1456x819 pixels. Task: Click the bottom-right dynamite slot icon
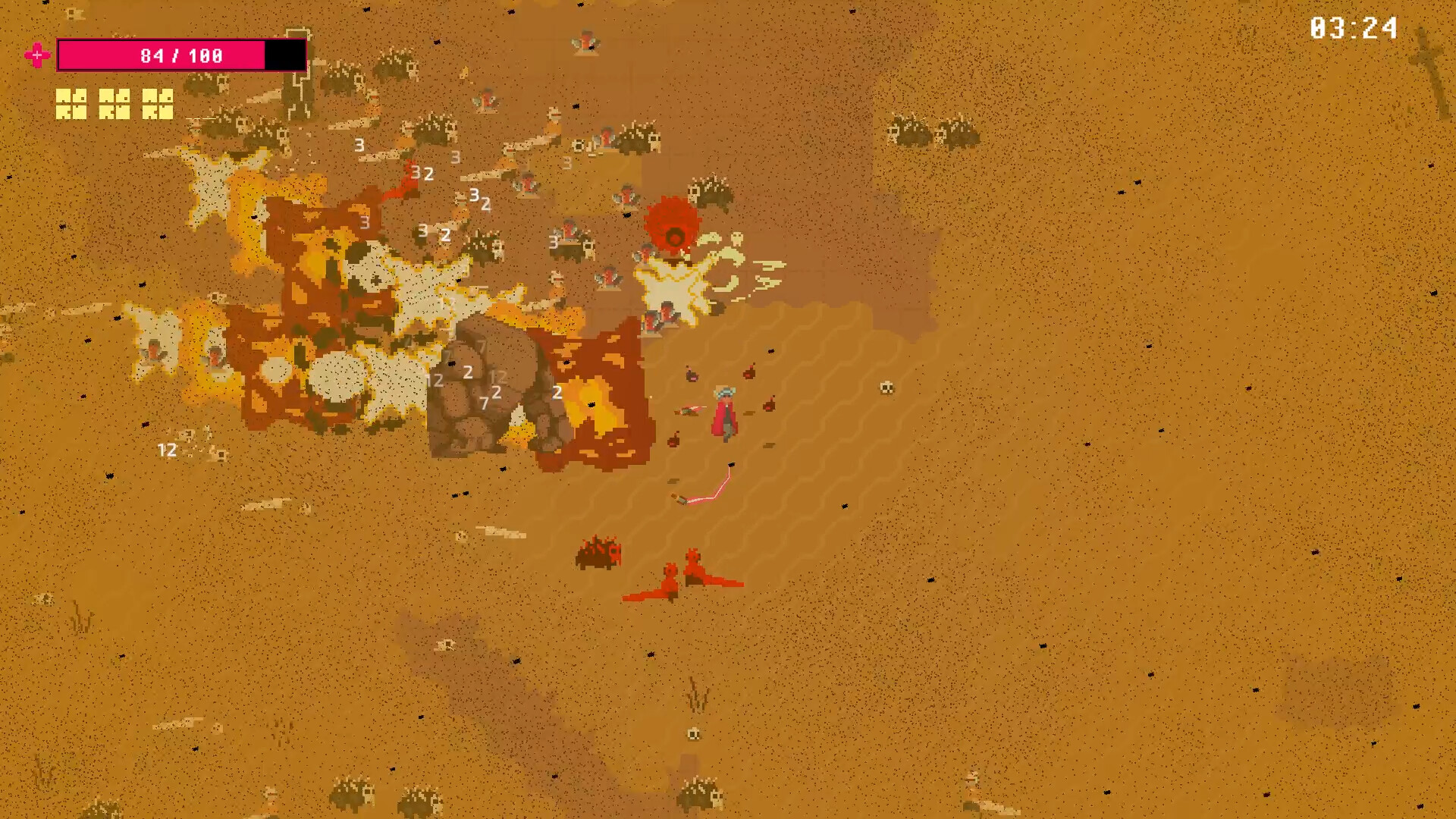[x=158, y=114]
